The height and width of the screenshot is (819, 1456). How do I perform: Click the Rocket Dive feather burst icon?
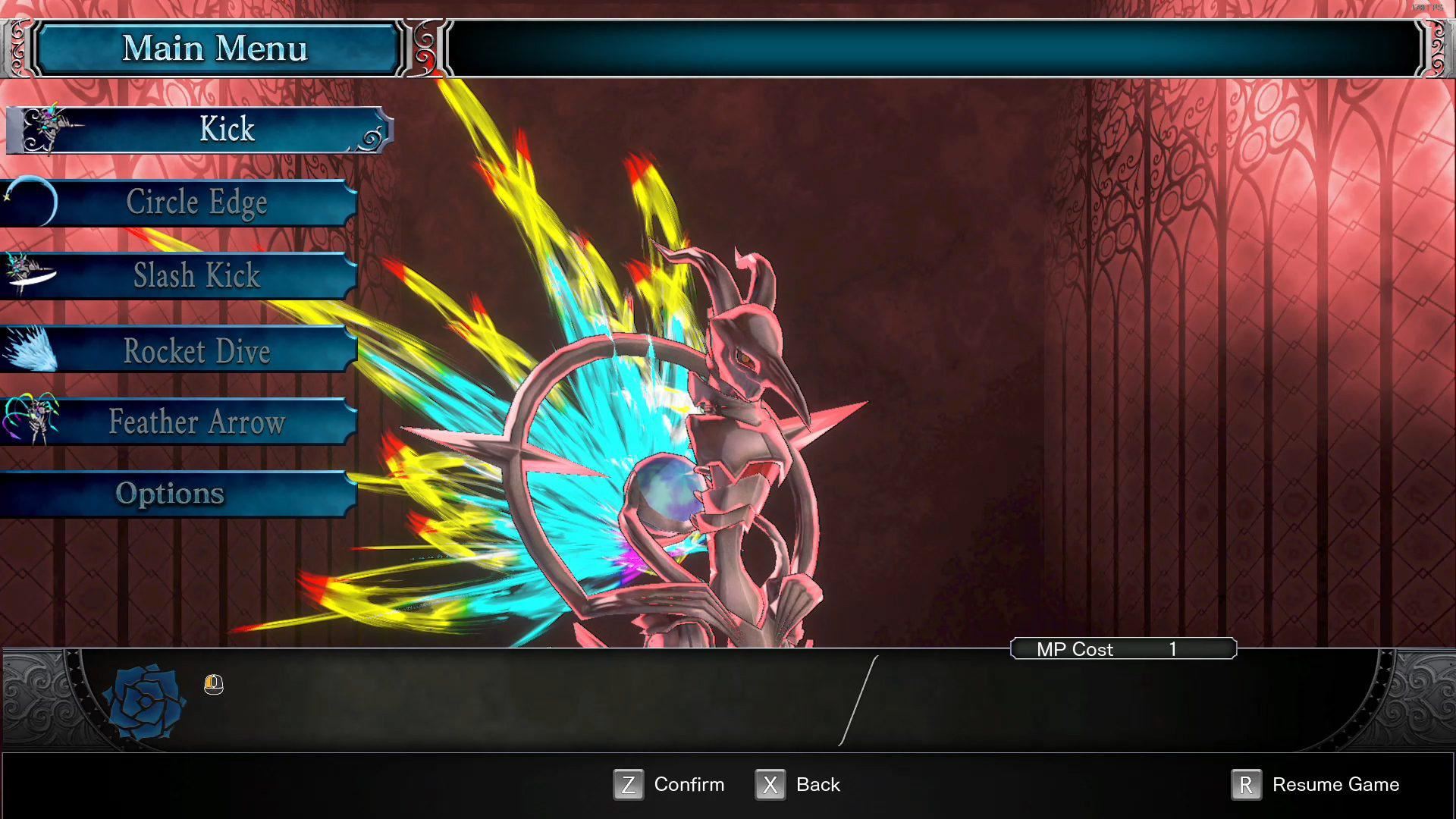pos(29,349)
